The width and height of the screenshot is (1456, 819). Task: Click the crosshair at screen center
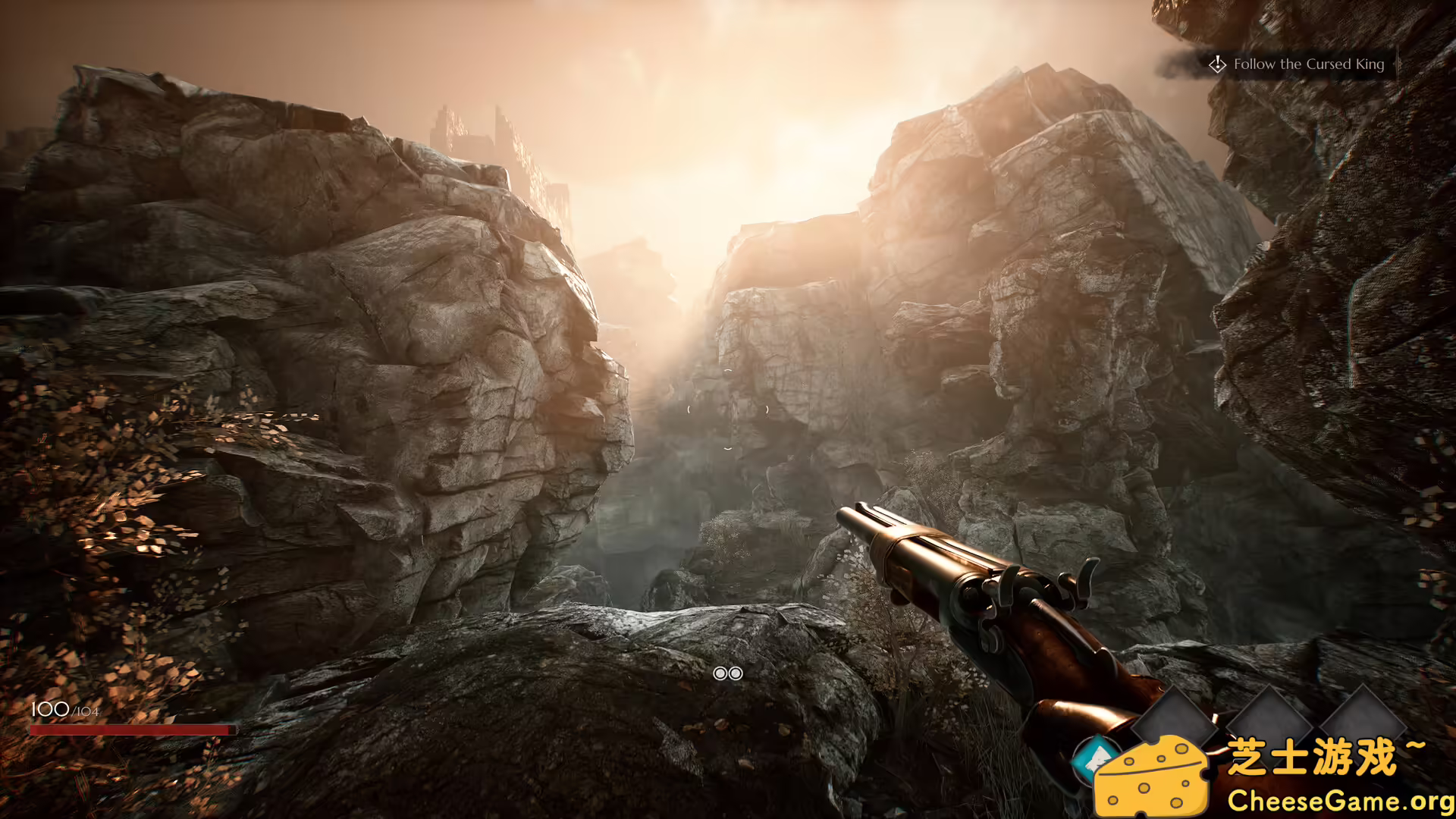(728, 409)
